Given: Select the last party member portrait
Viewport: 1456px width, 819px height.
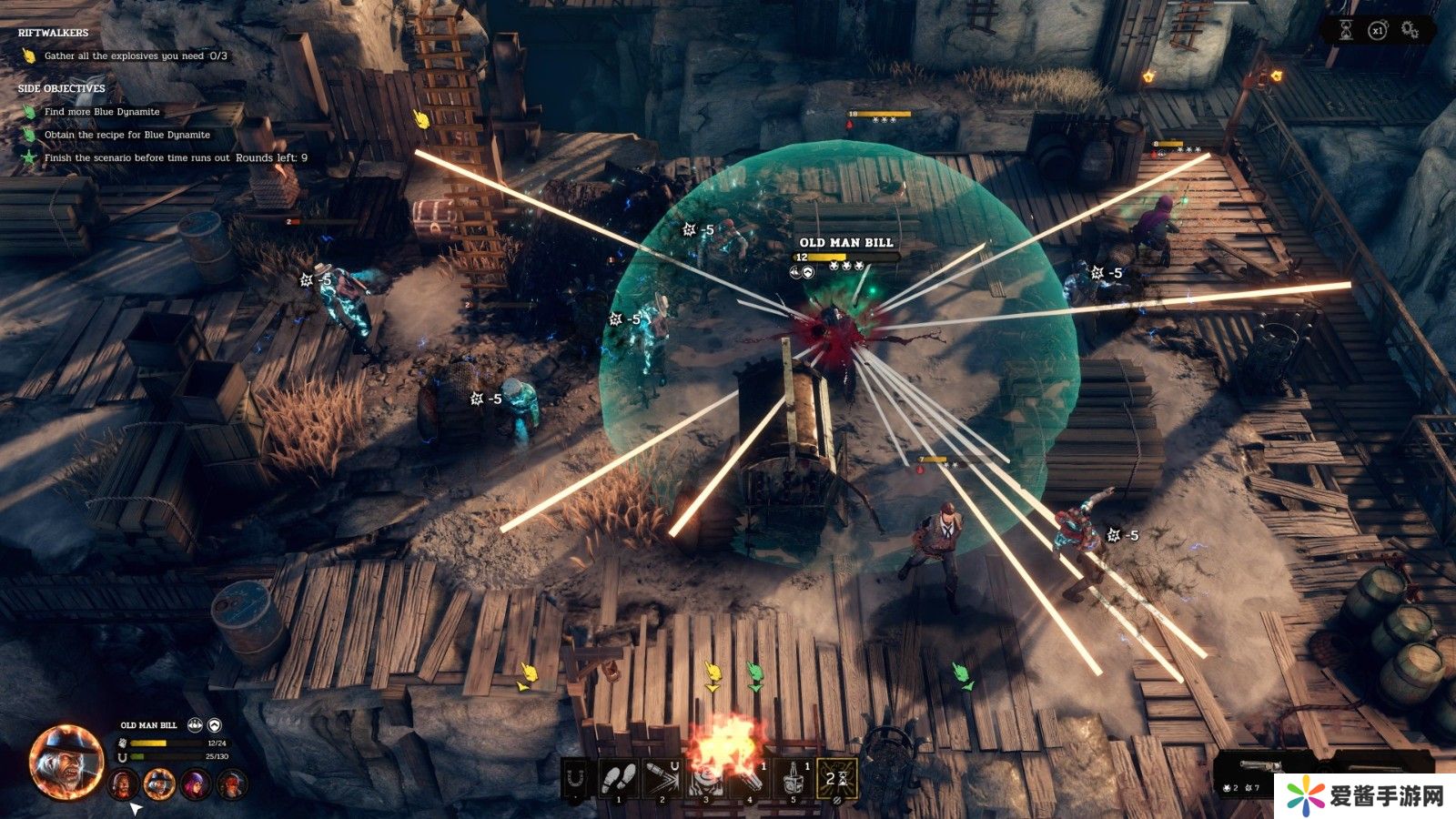Looking at the screenshot, I should (x=231, y=783).
